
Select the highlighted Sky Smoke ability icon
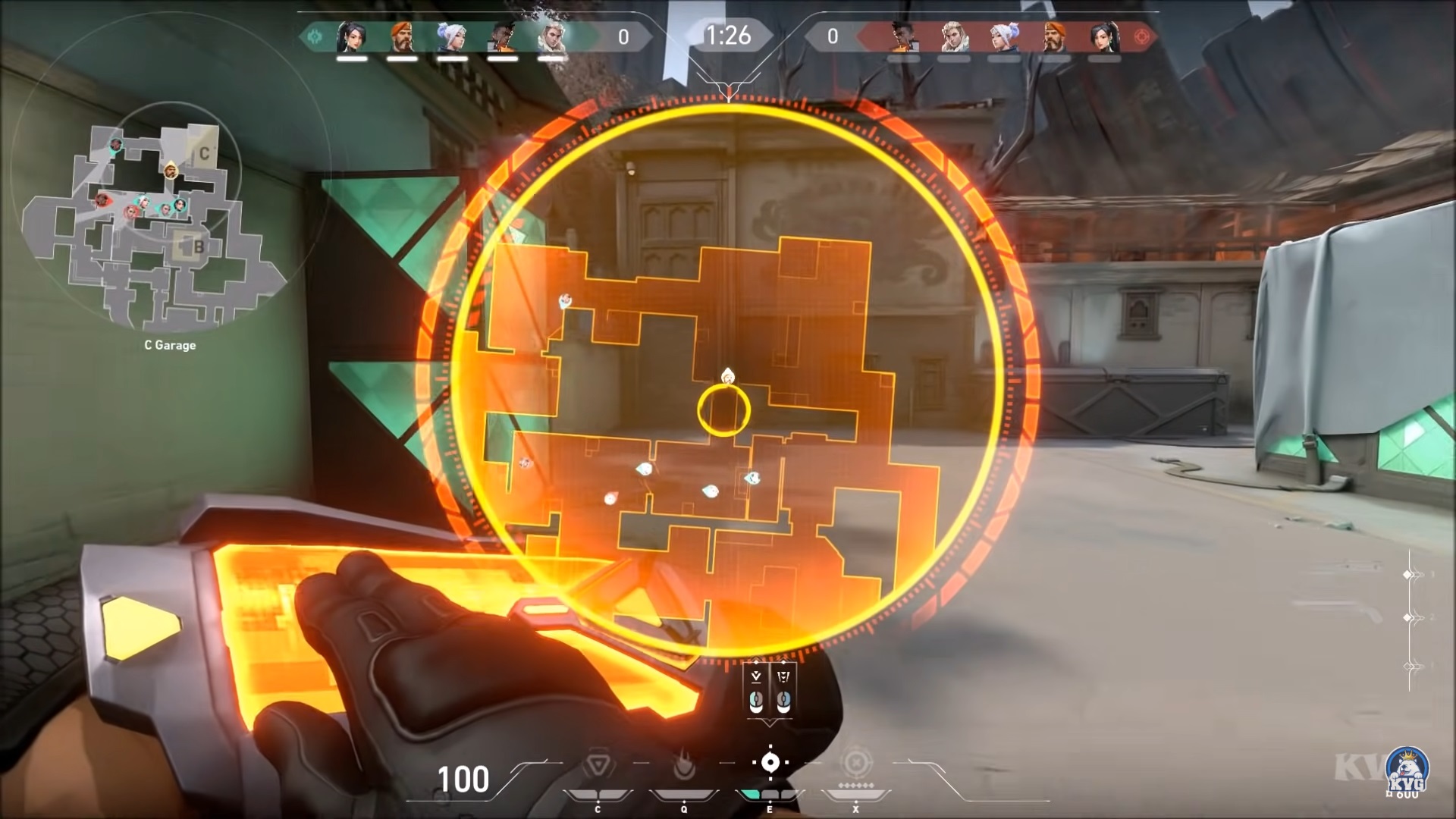click(x=770, y=763)
